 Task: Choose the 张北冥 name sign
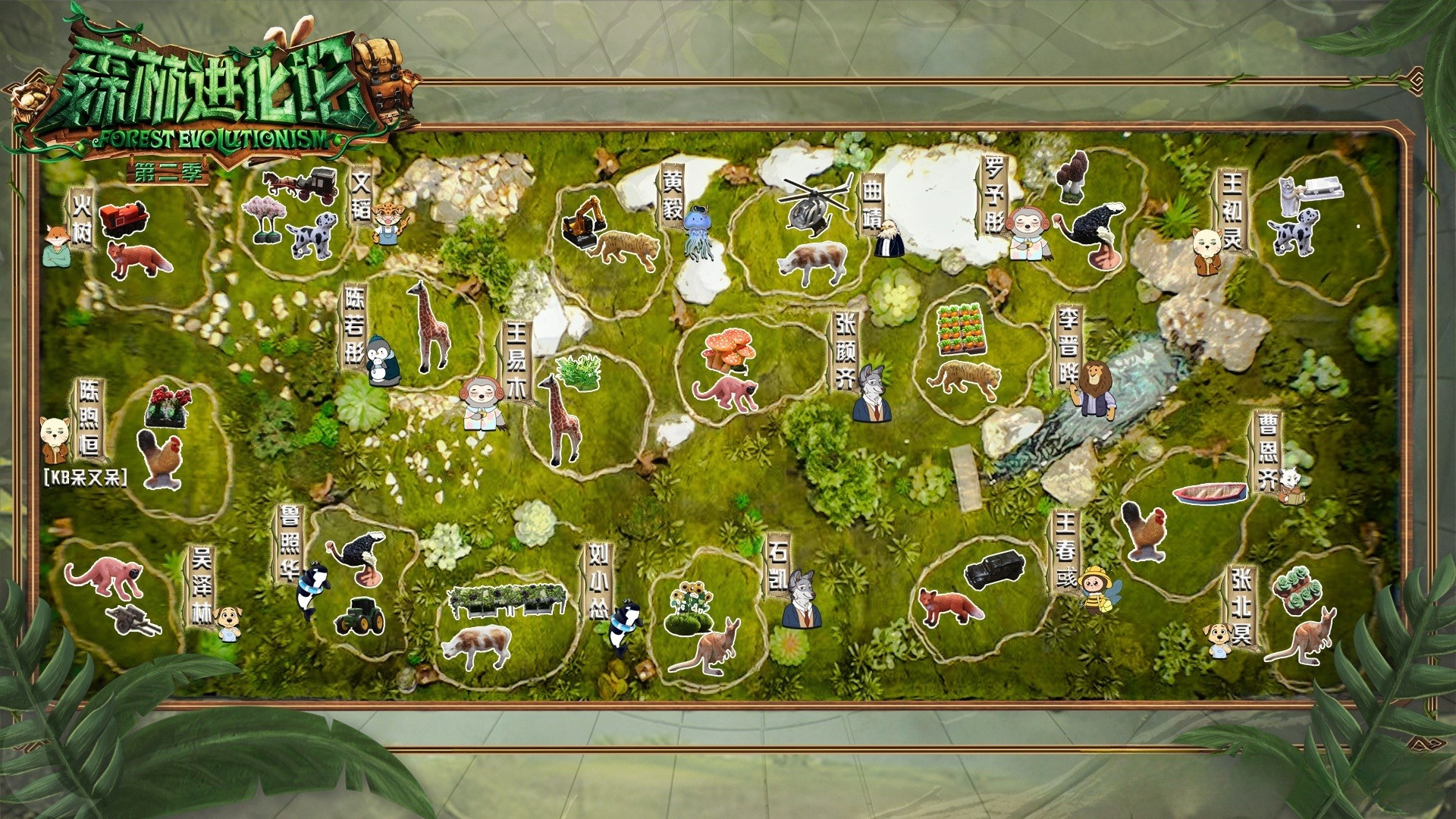[1241, 610]
